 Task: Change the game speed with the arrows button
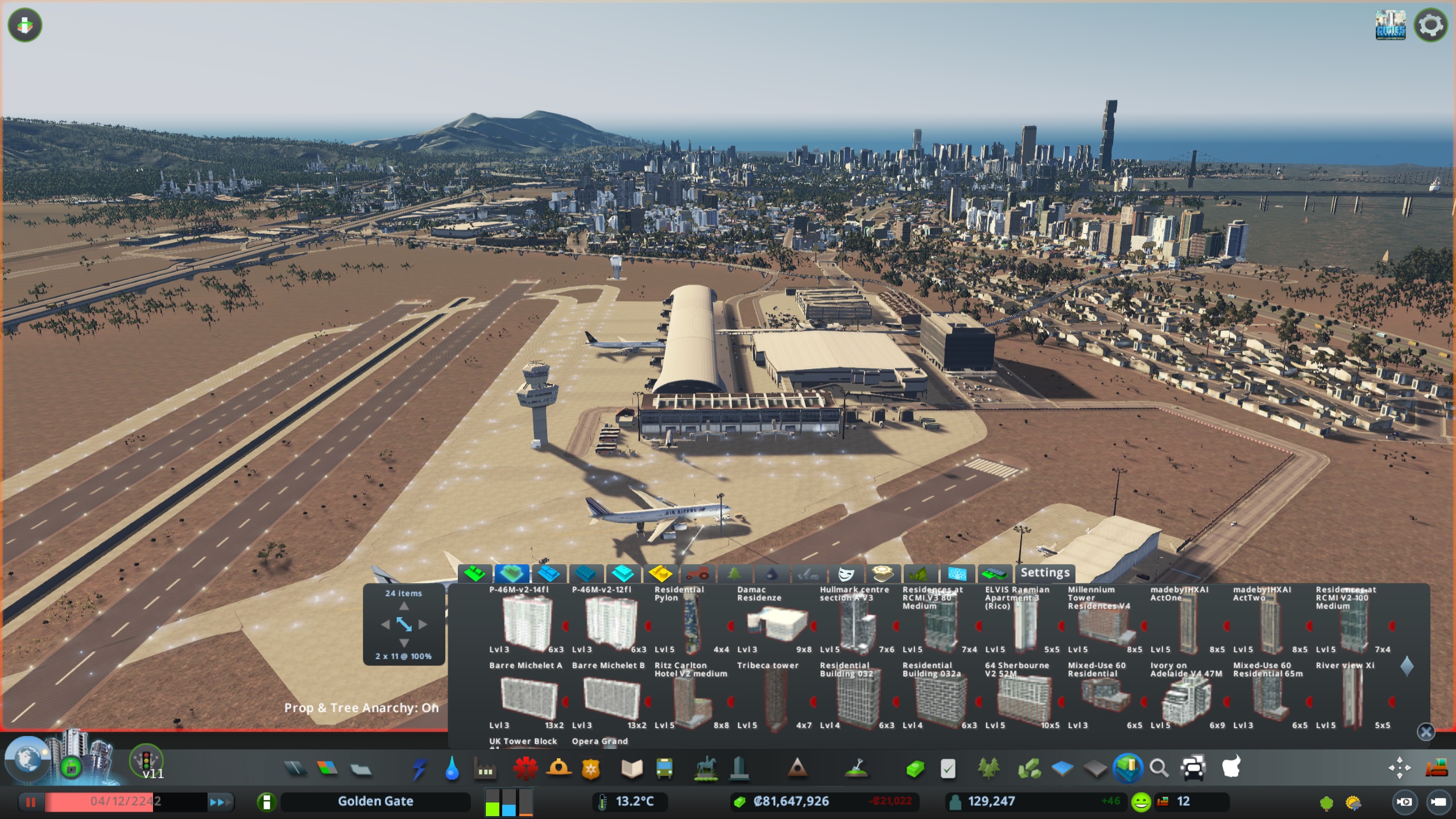[x=220, y=802]
